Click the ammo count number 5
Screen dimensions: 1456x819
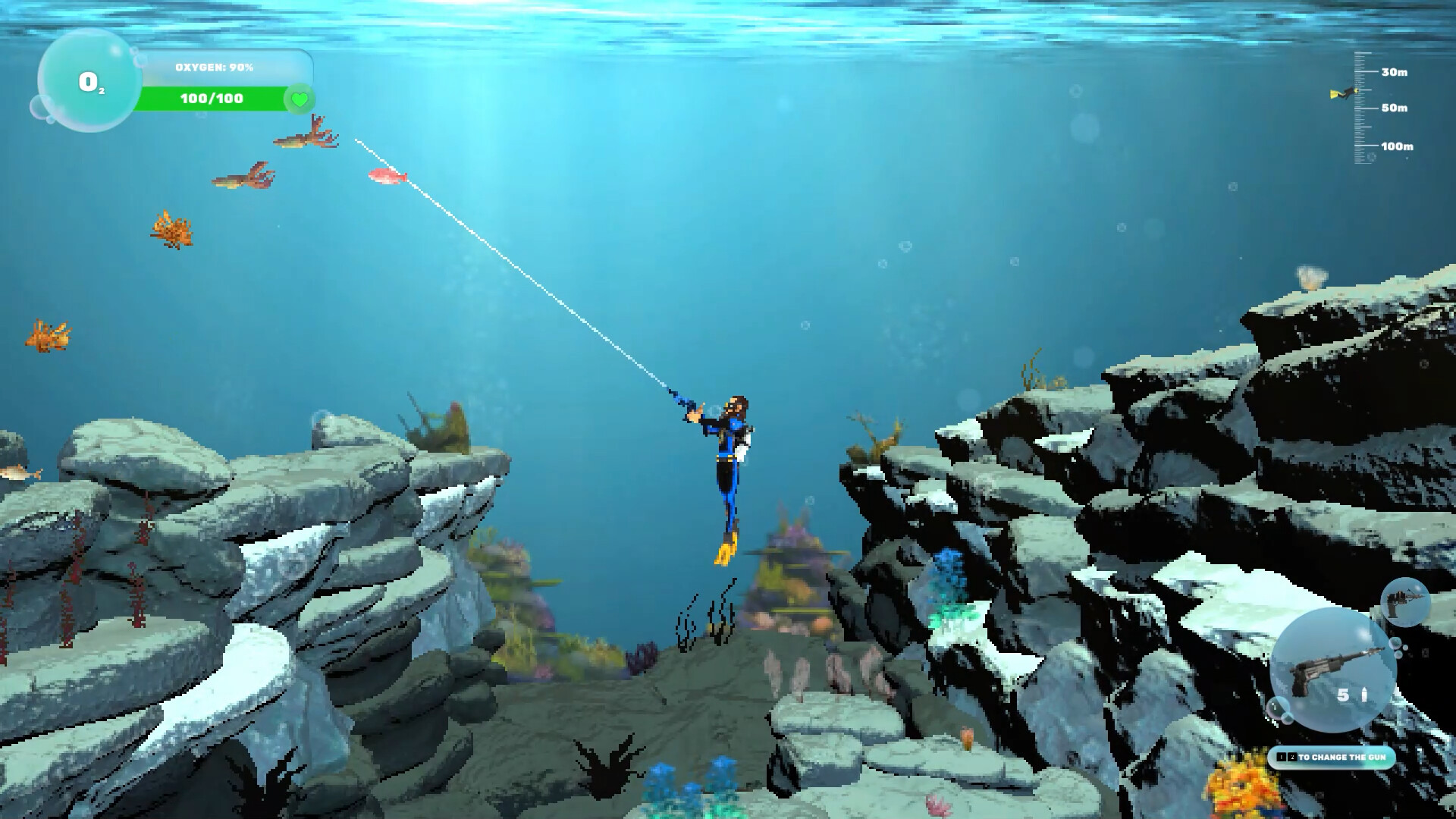click(1344, 695)
